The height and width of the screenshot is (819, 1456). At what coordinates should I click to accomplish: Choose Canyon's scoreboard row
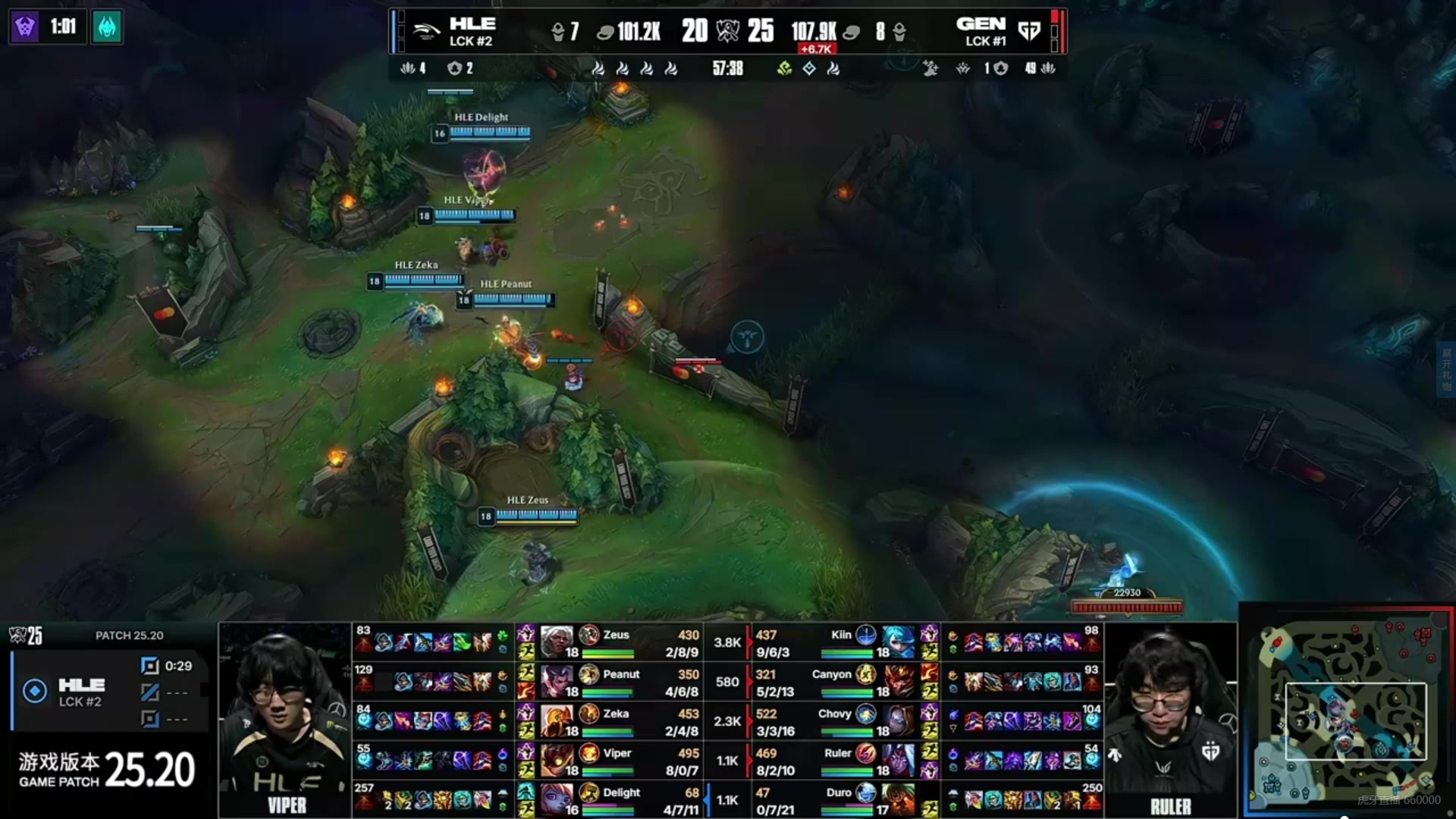coord(842,682)
